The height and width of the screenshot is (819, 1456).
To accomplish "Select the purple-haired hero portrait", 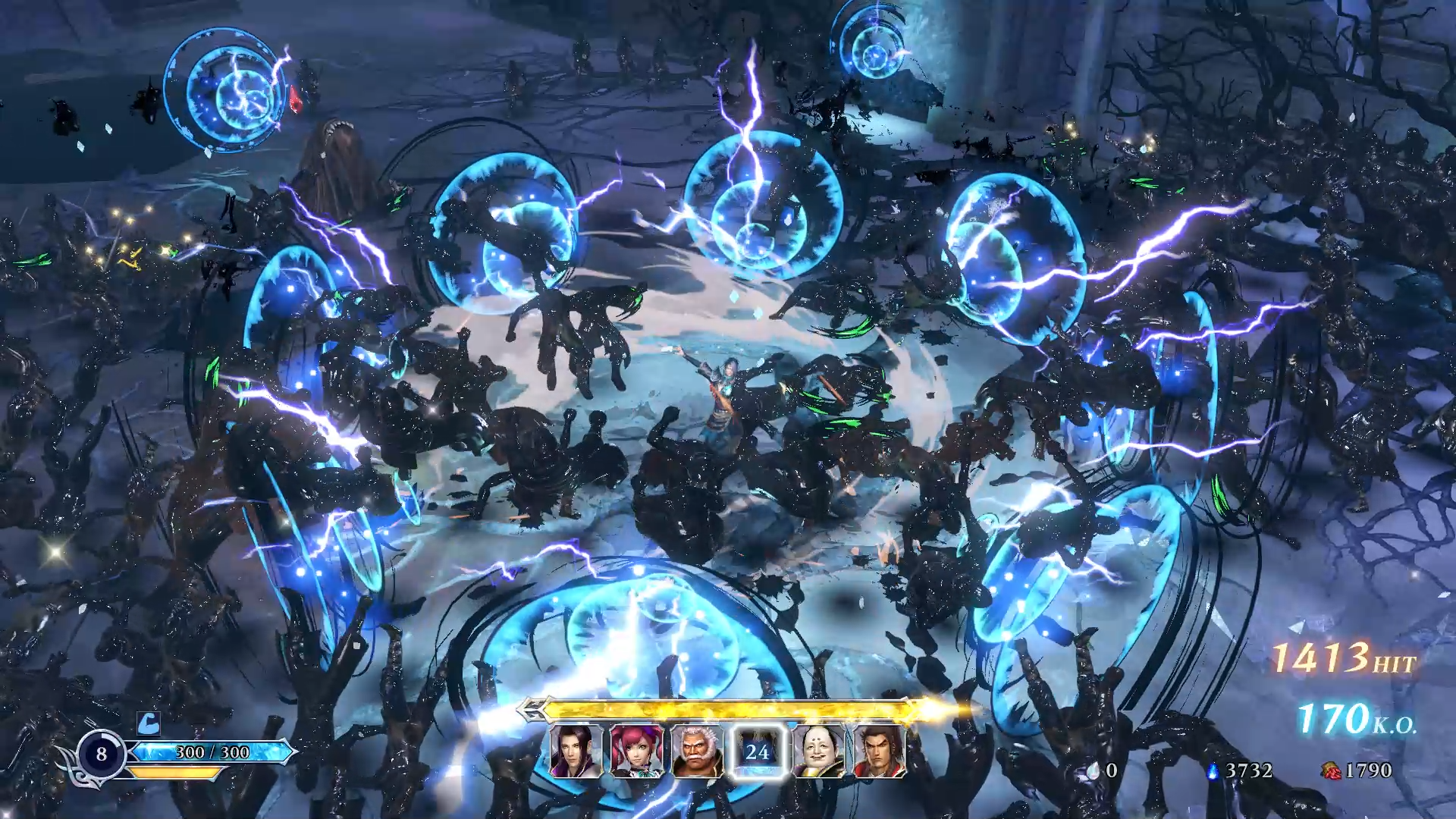I will [x=576, y=752].
